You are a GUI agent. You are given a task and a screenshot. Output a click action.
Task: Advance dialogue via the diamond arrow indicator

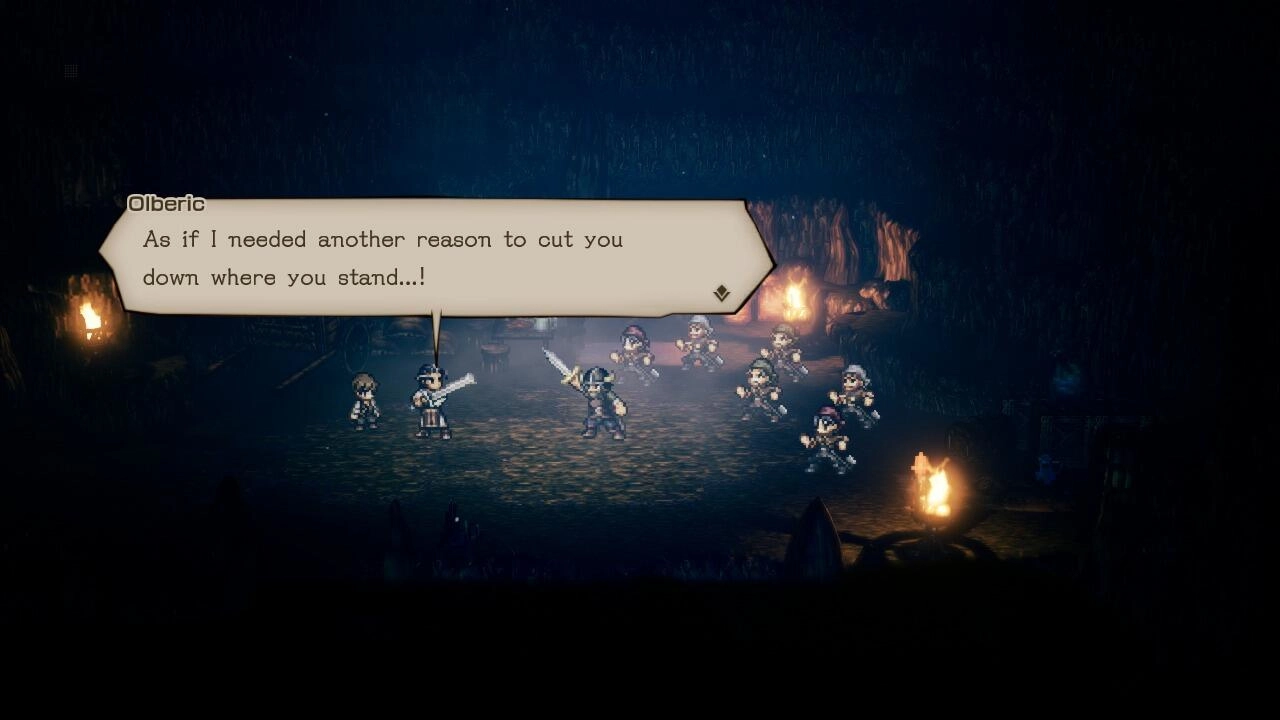[x=721, y=292]
